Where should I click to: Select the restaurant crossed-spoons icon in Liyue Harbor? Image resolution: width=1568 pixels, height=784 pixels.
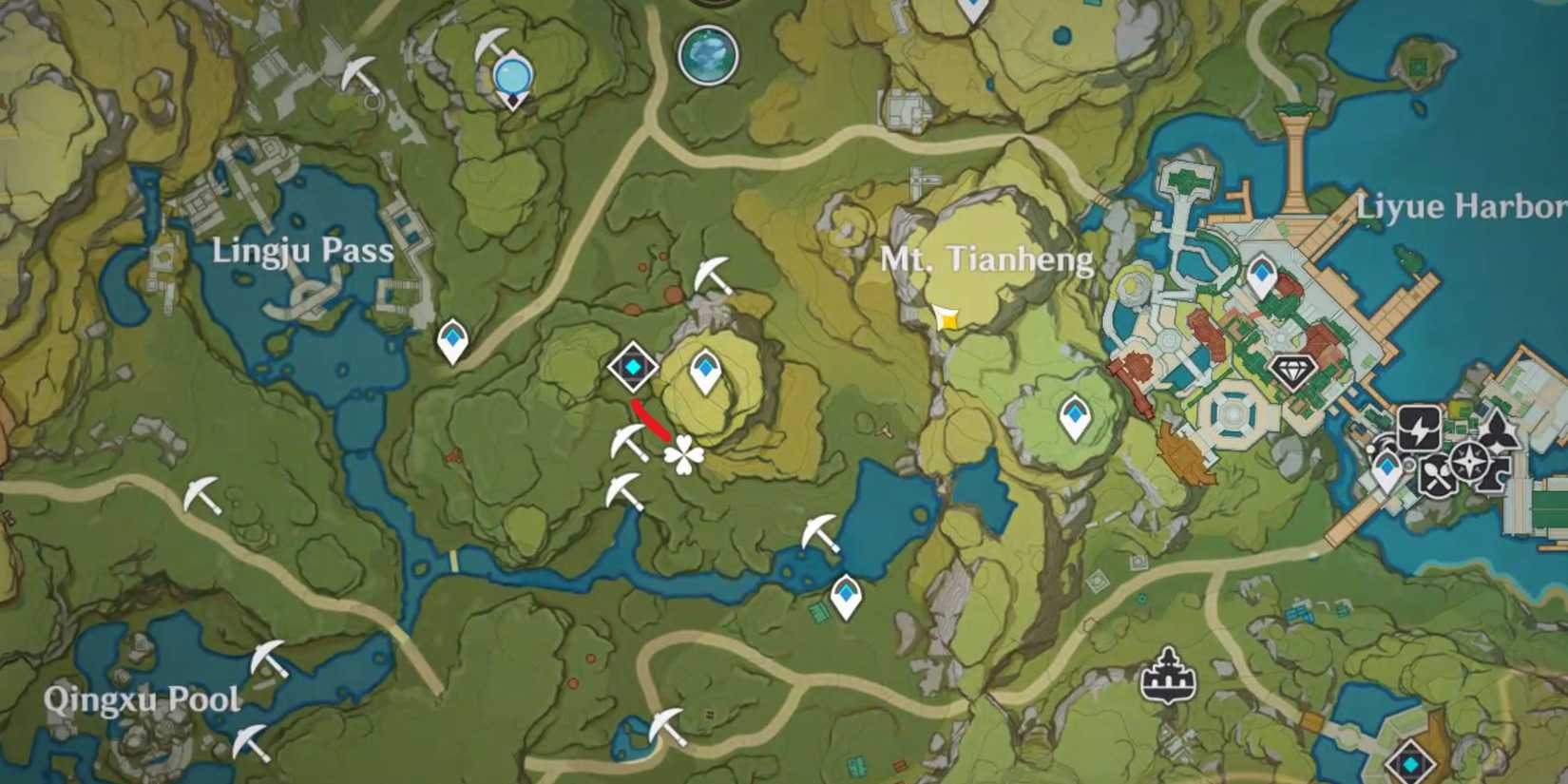coord(1438,474)
